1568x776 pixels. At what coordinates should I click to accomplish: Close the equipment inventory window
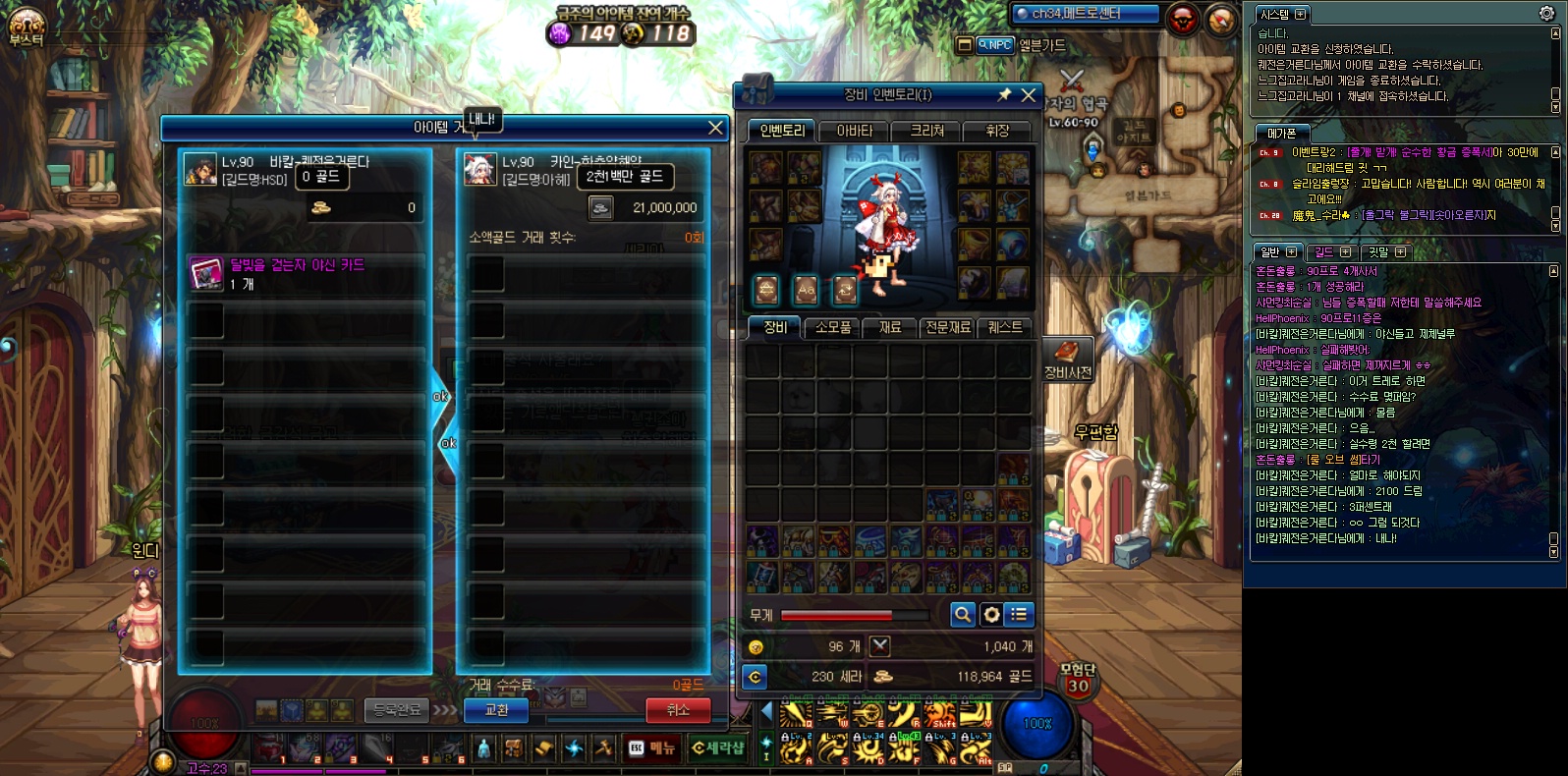pos(1029,95)
